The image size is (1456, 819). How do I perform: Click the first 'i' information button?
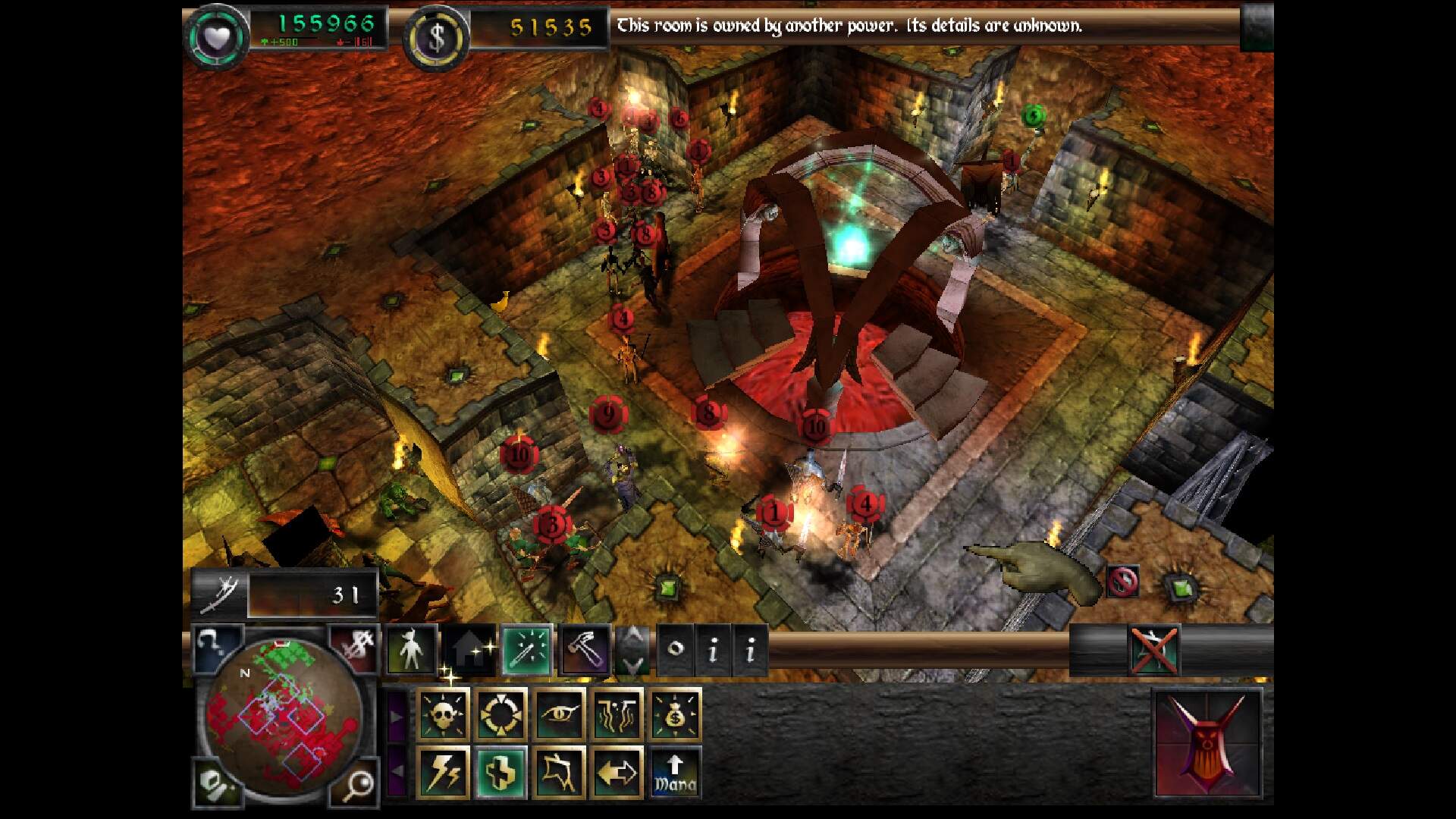pos(712,650)
